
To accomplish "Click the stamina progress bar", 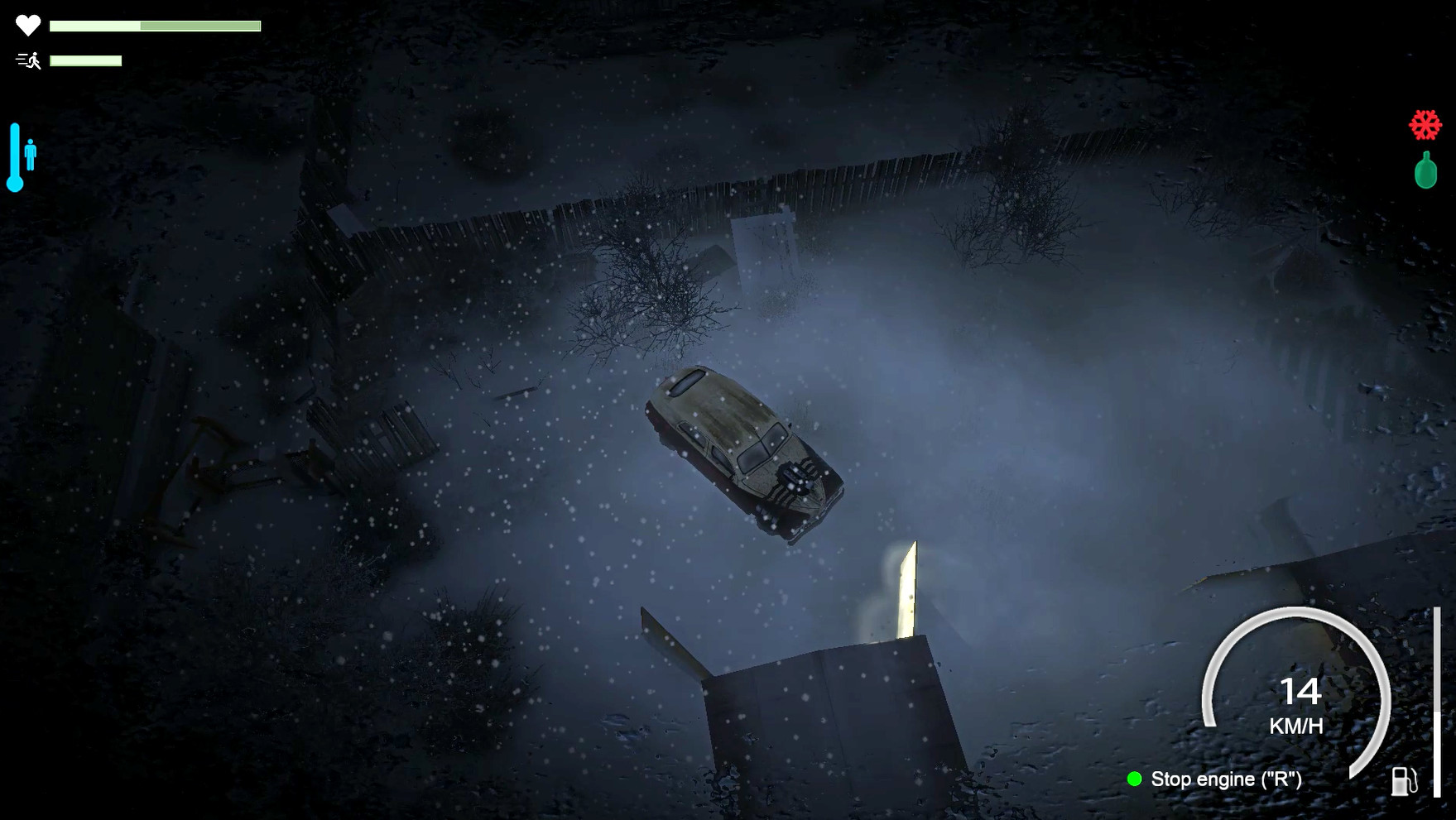I will [x=85, y=60].
